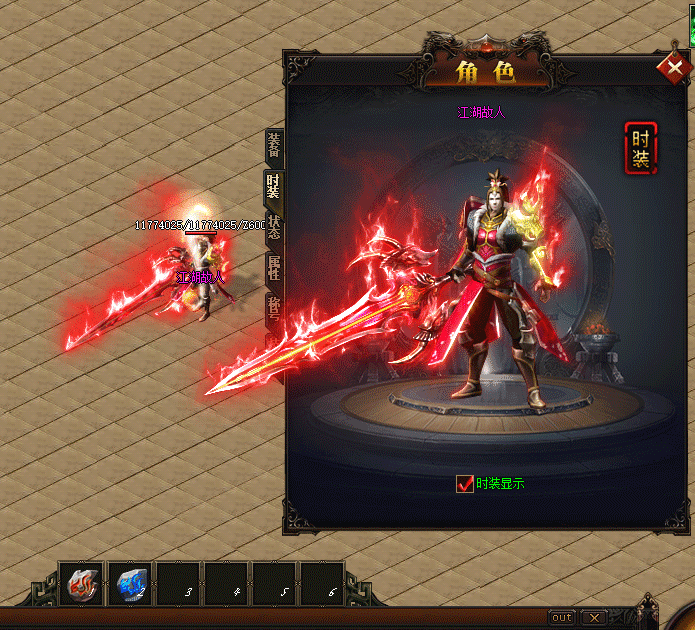The width and height of the screenshot is (695, 630).
Task: Click the out button on the bottom bar
Action: coord(562,617)
